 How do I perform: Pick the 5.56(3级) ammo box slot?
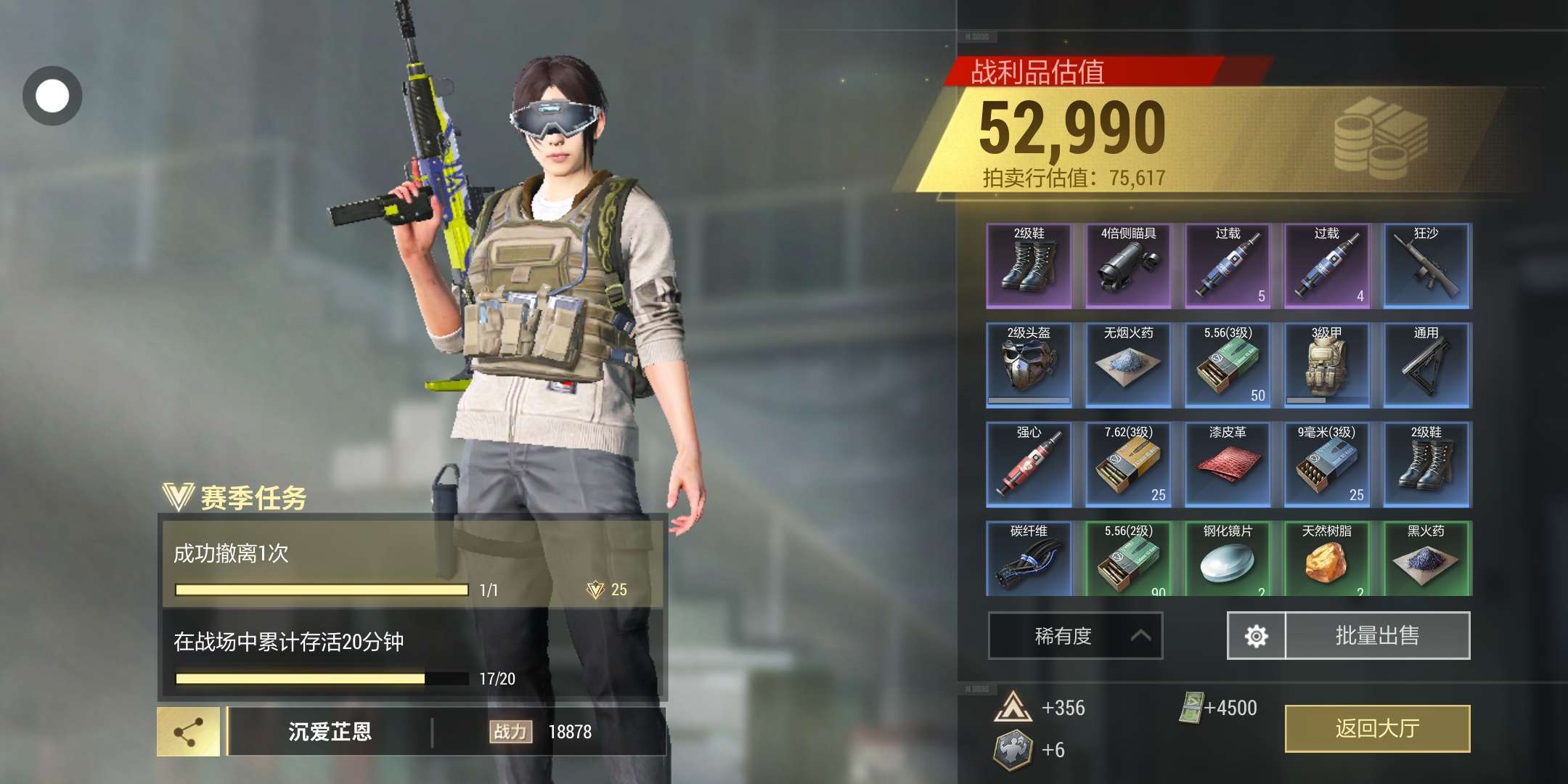click(1228, 365)
